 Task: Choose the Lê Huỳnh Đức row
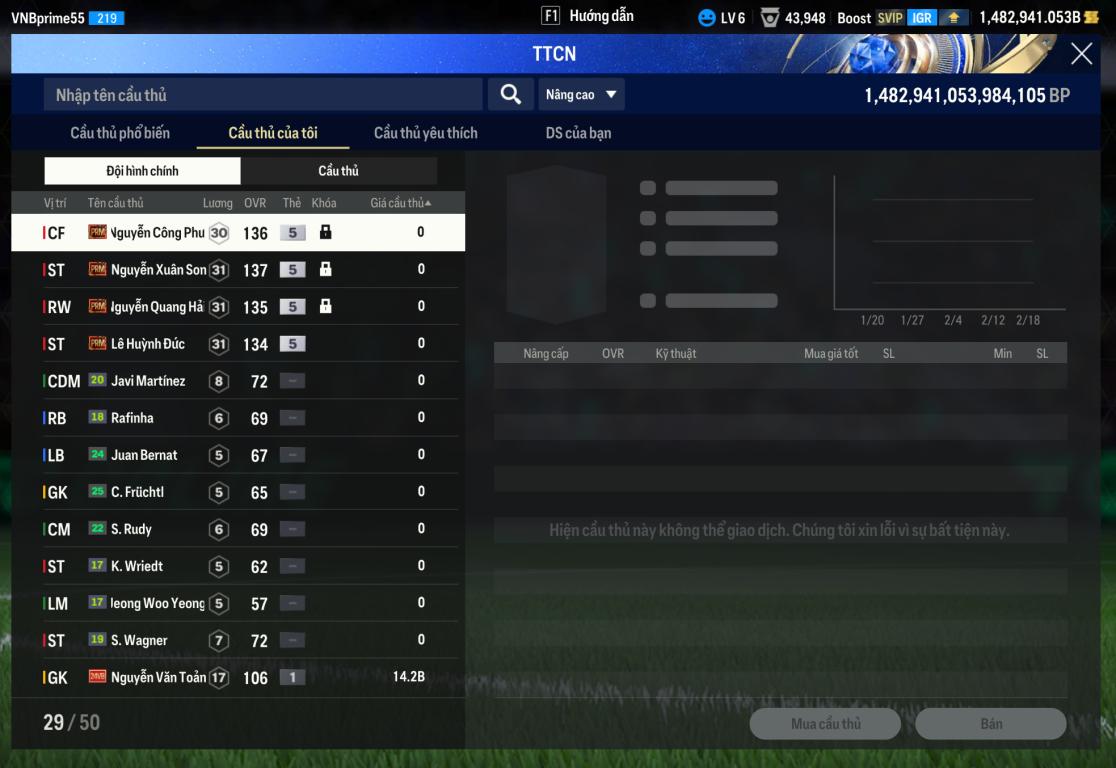point(148,344)
